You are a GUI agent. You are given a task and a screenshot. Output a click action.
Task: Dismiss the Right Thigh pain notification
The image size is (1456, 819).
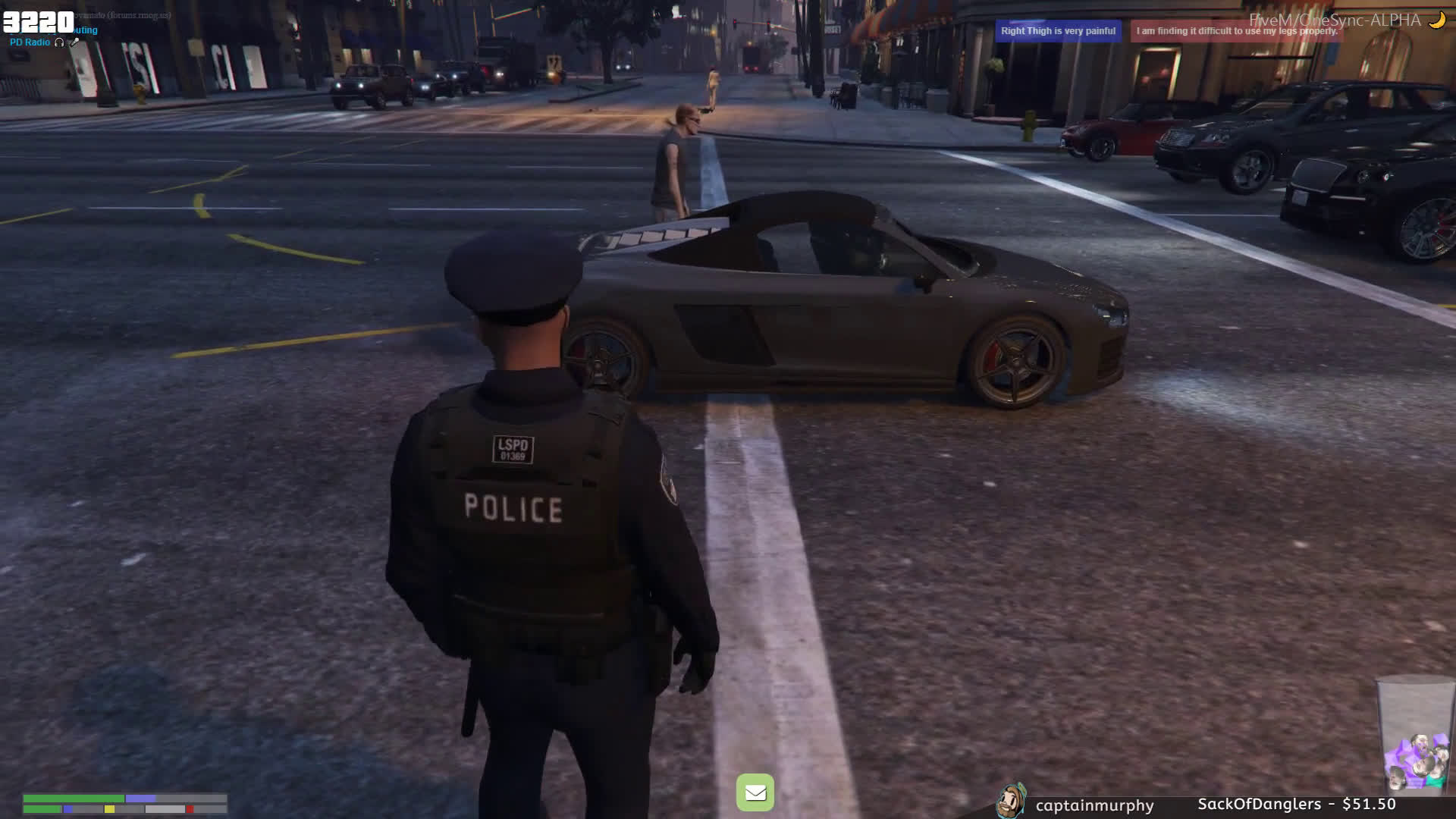point(1058,31)
